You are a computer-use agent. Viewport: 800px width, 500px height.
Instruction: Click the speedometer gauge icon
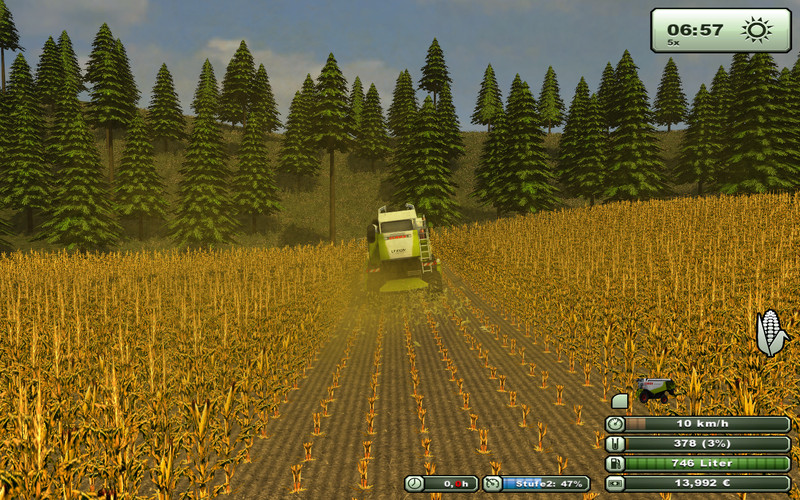click(x=615, y=424)
